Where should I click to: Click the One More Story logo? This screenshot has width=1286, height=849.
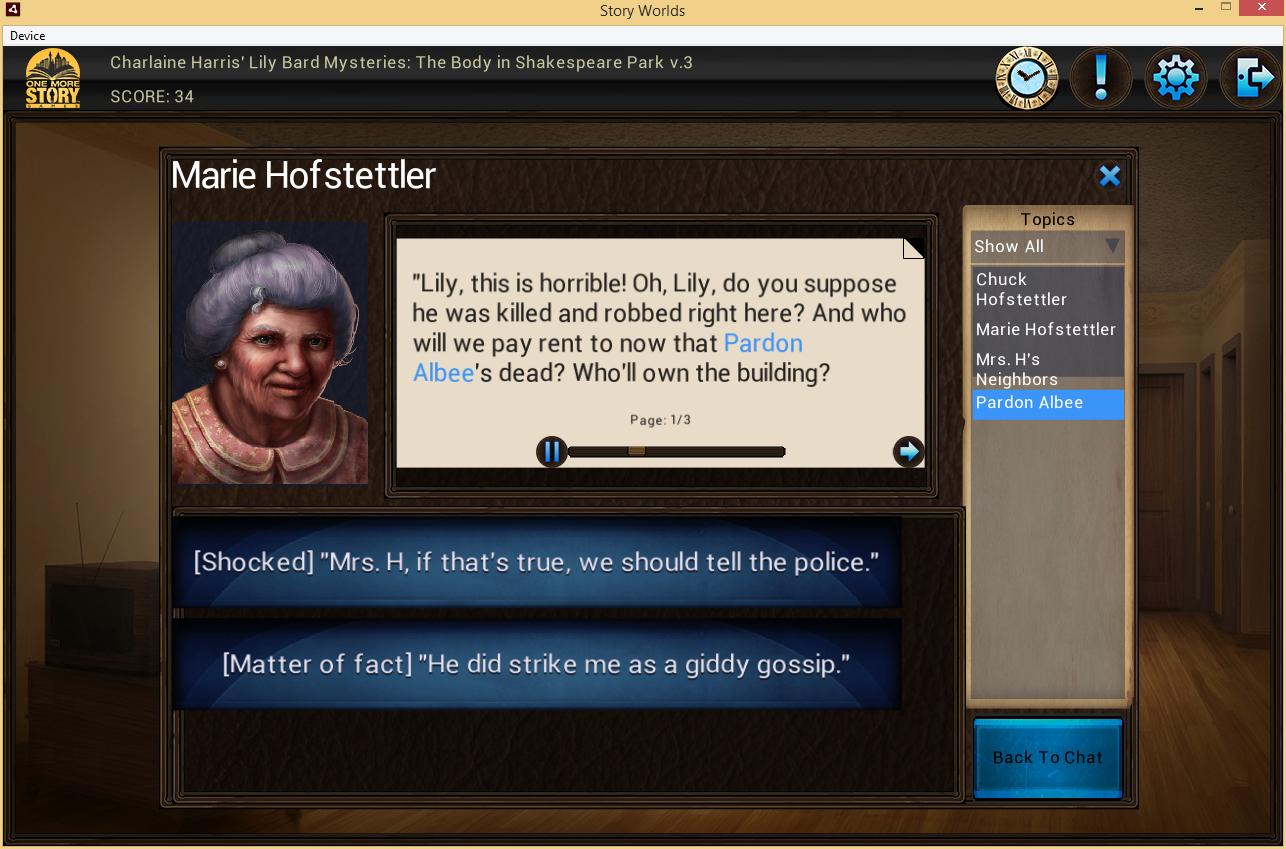coord(53,78)
